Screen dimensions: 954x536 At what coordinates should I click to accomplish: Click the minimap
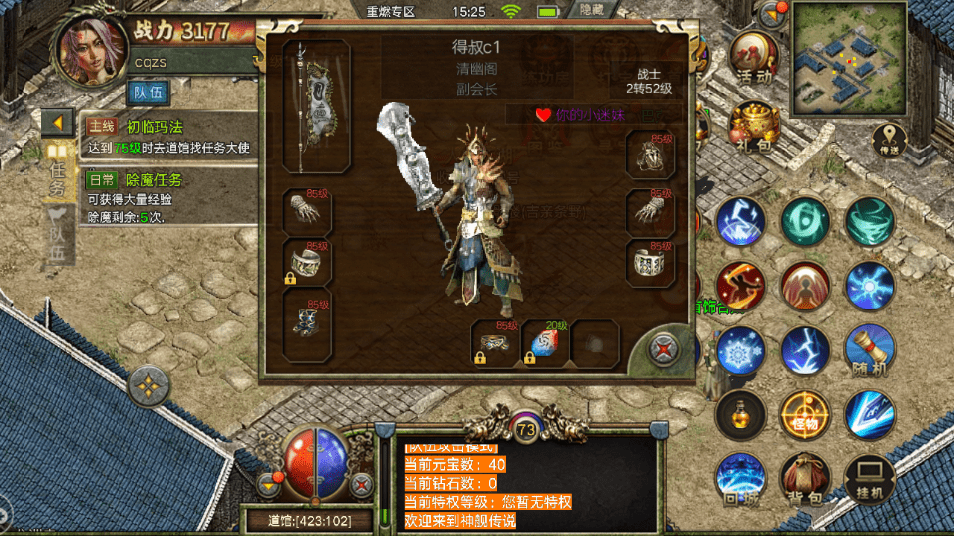coord(849,58)
